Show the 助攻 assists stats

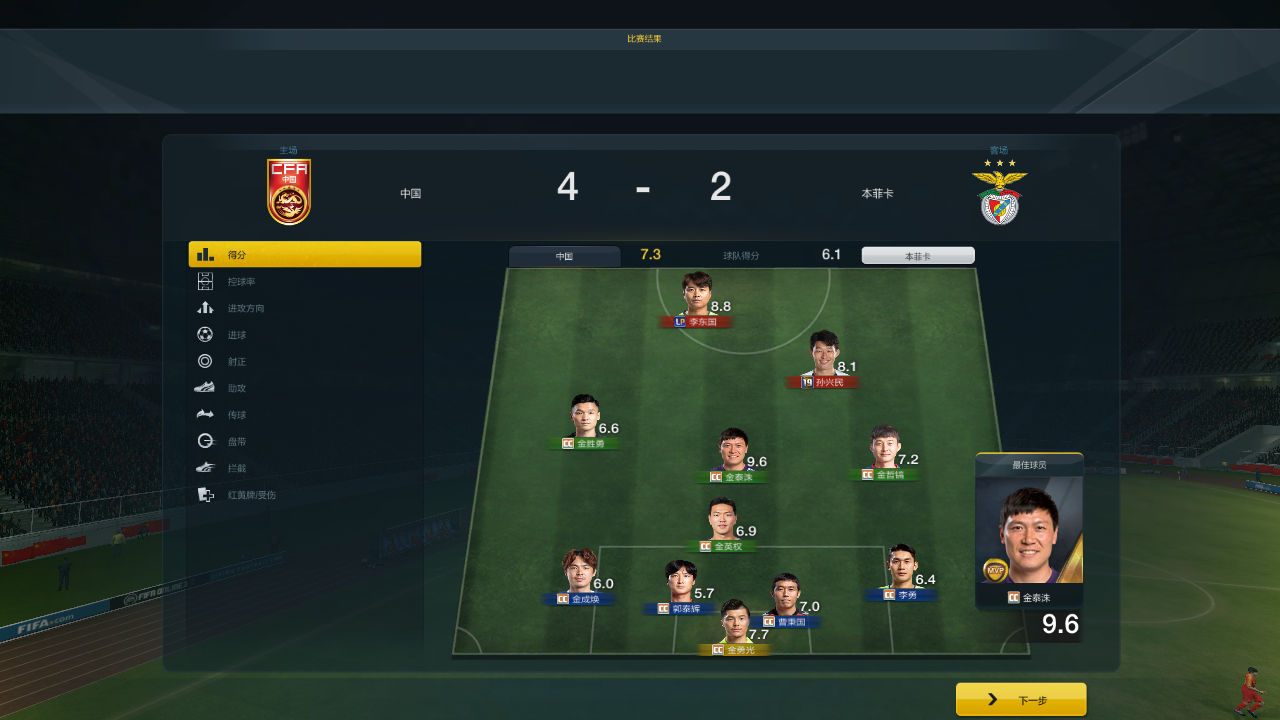click(304, 388)
